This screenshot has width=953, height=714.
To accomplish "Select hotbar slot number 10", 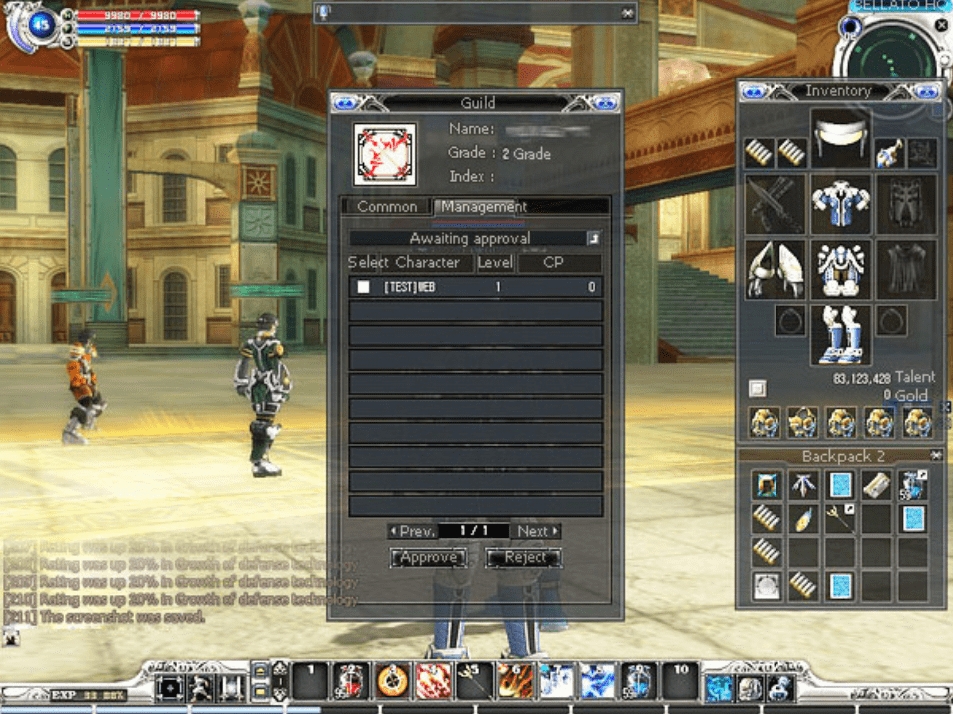I will [680, 680].
